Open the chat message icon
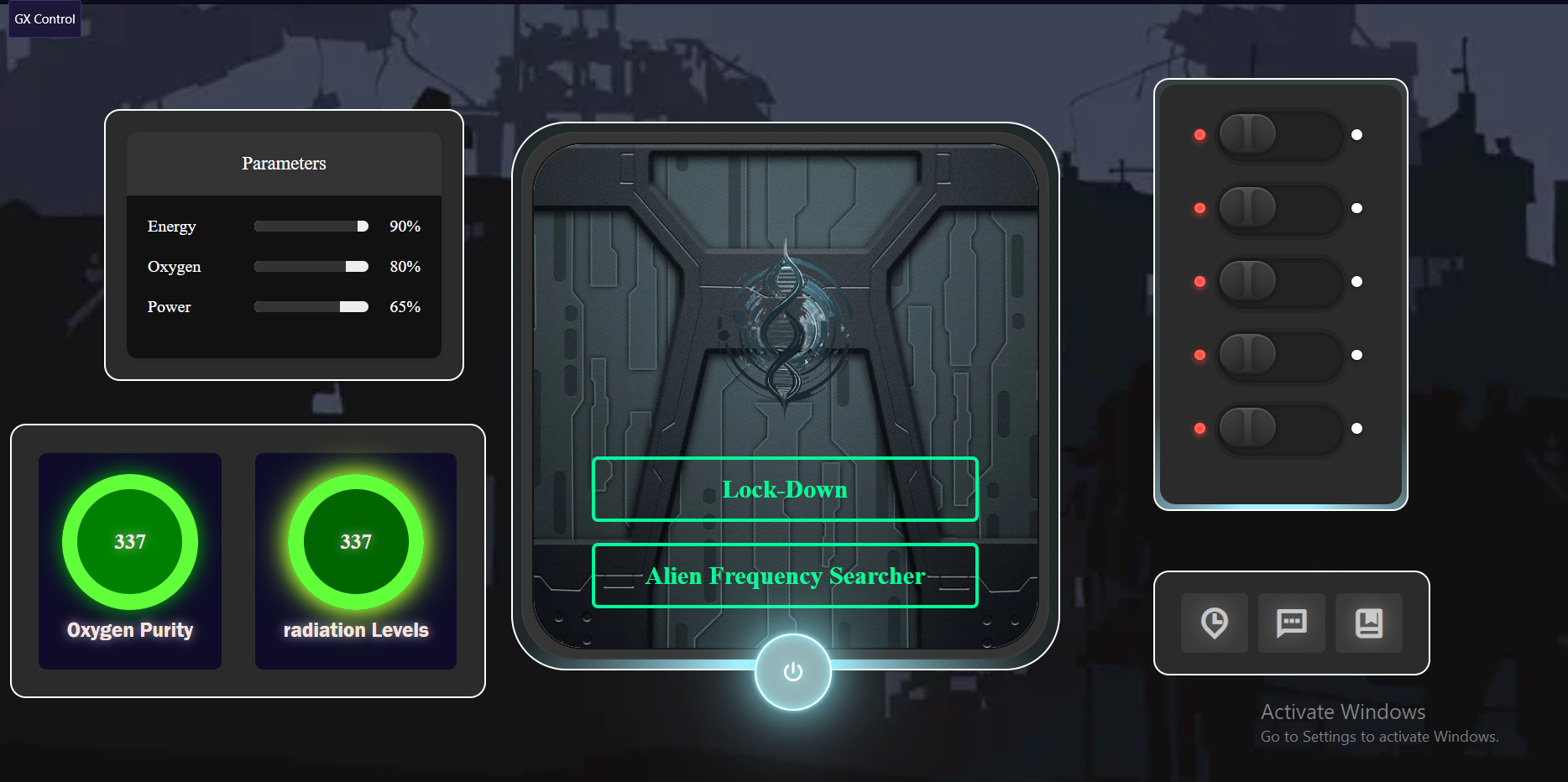The height and width of the screenshot is (782, 1568). coord(1291,623)
